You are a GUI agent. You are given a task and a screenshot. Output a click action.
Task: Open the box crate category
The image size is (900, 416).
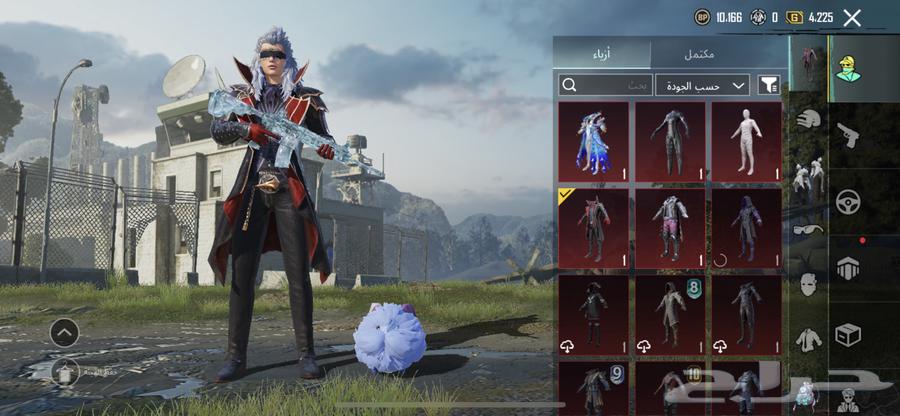pyautogui.click(x=848, y=335)
